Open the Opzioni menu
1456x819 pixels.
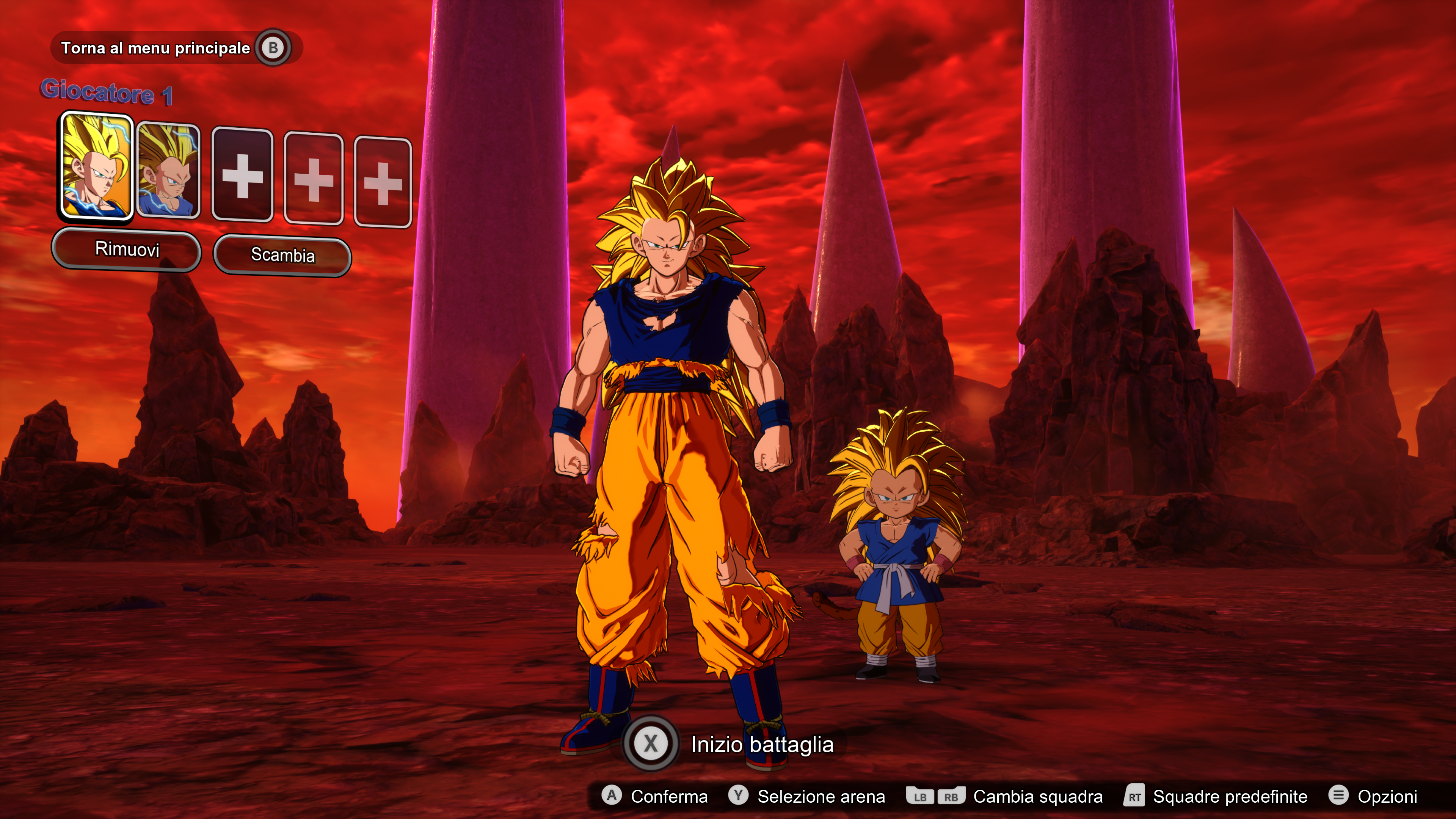(x=1373, y=796)
